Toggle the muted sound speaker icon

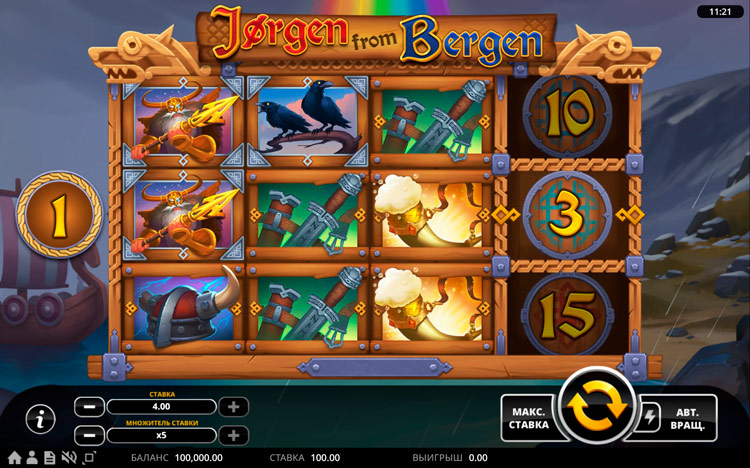(69, 458)
